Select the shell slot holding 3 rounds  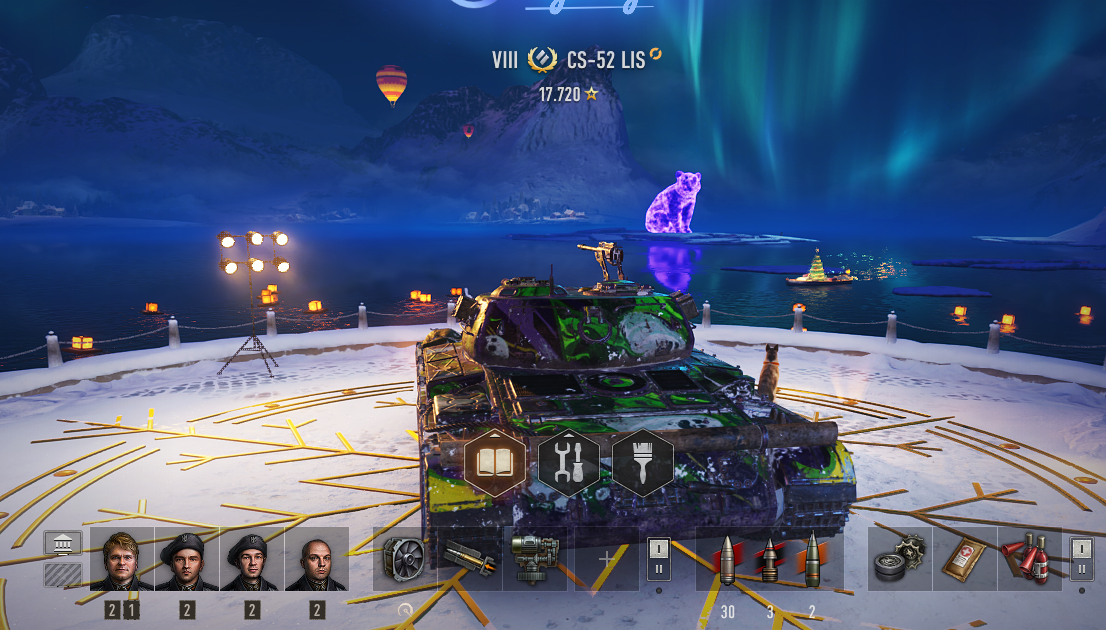pyautogui.click(x=770, y=559)
